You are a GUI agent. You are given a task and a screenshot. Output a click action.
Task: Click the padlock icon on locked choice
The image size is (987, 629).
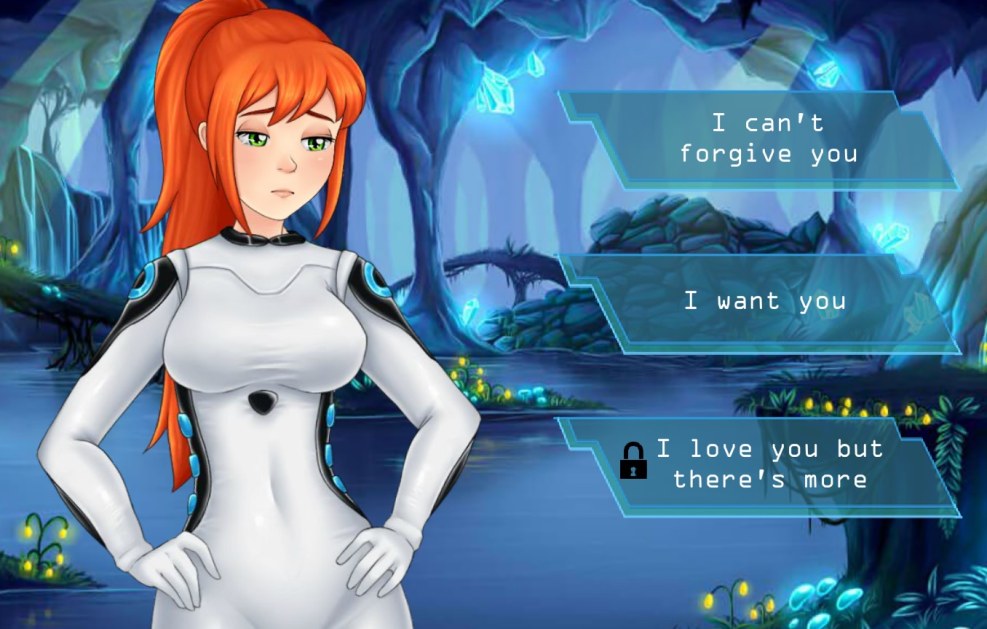(633, 461)
